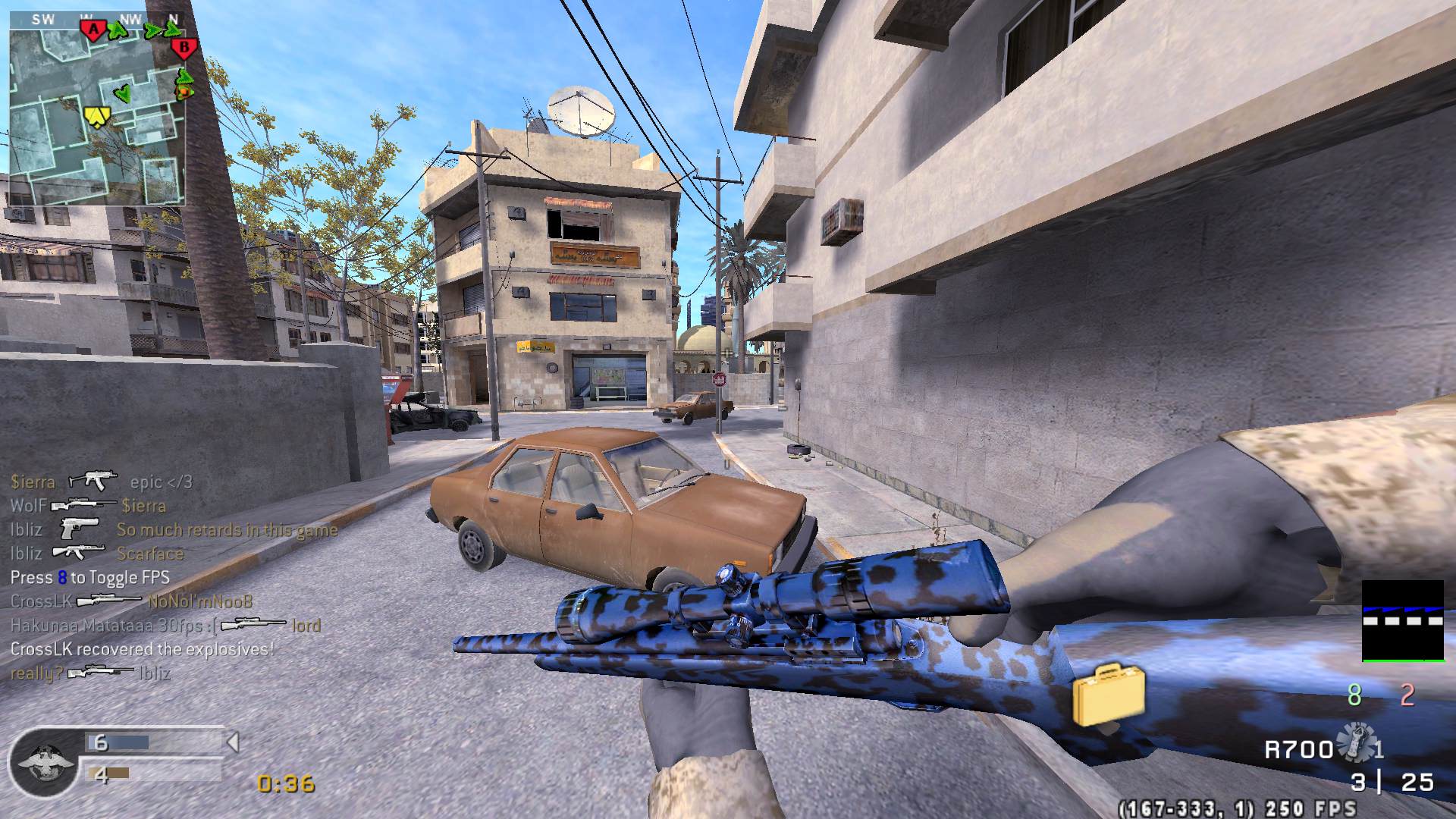Click the yellow player marker on minimap
The image size is (1456, 819).
coord(97,116)
